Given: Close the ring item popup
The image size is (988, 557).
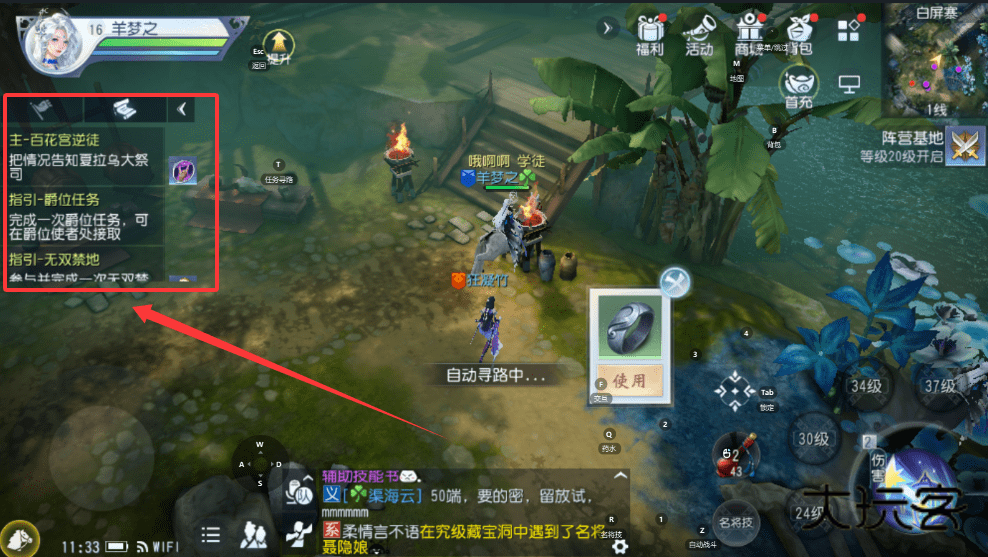Looking at the screenshot, I should (x=675, y=283).
